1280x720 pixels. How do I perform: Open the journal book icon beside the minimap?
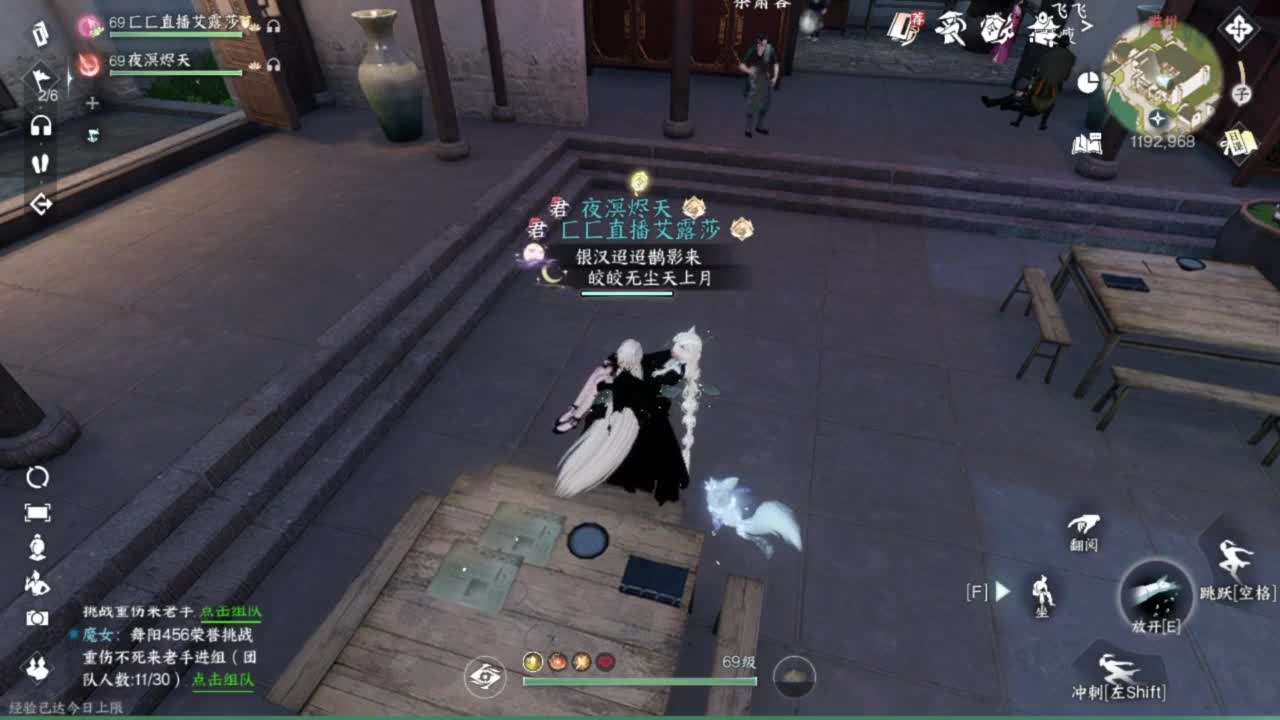pos(1088,142)
